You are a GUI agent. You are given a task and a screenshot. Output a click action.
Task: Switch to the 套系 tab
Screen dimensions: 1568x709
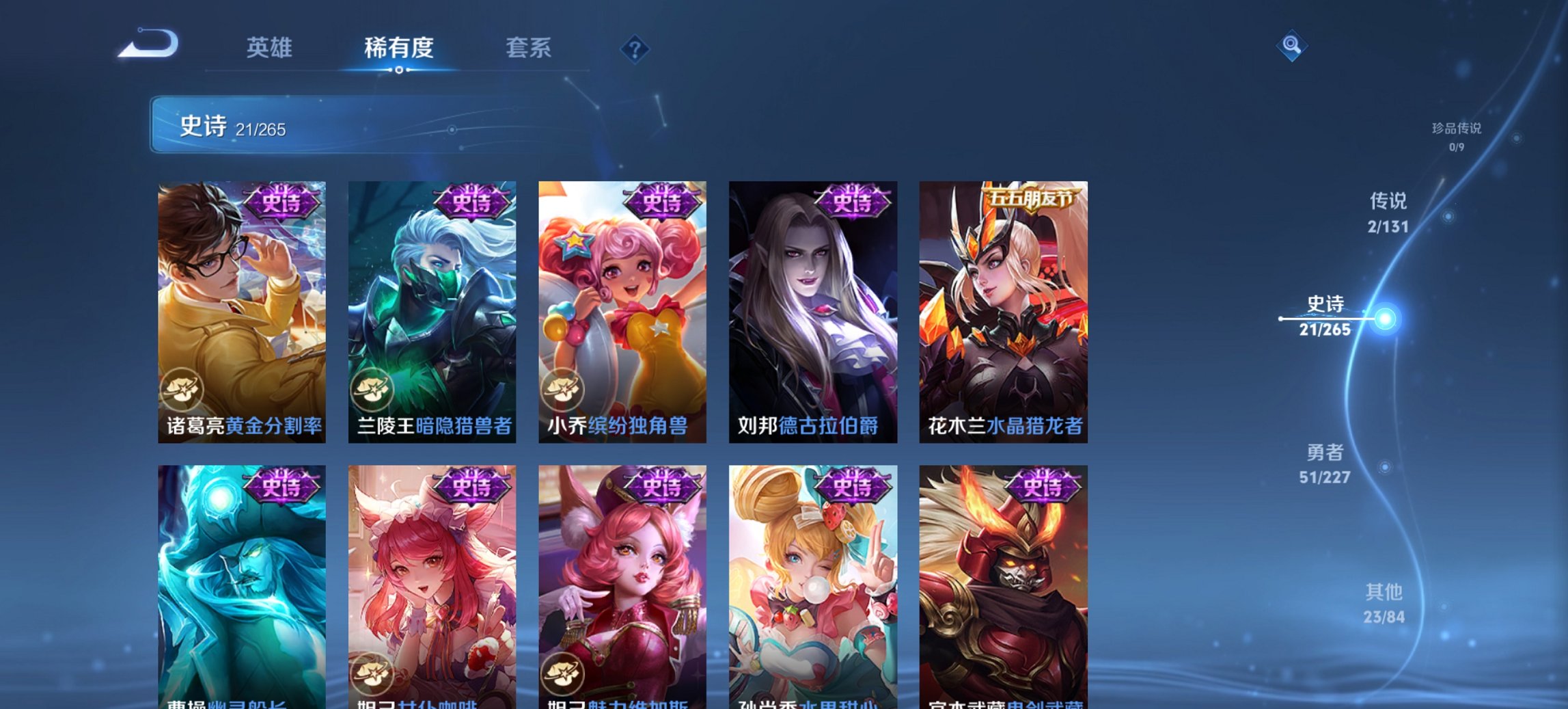coord(528,48)
